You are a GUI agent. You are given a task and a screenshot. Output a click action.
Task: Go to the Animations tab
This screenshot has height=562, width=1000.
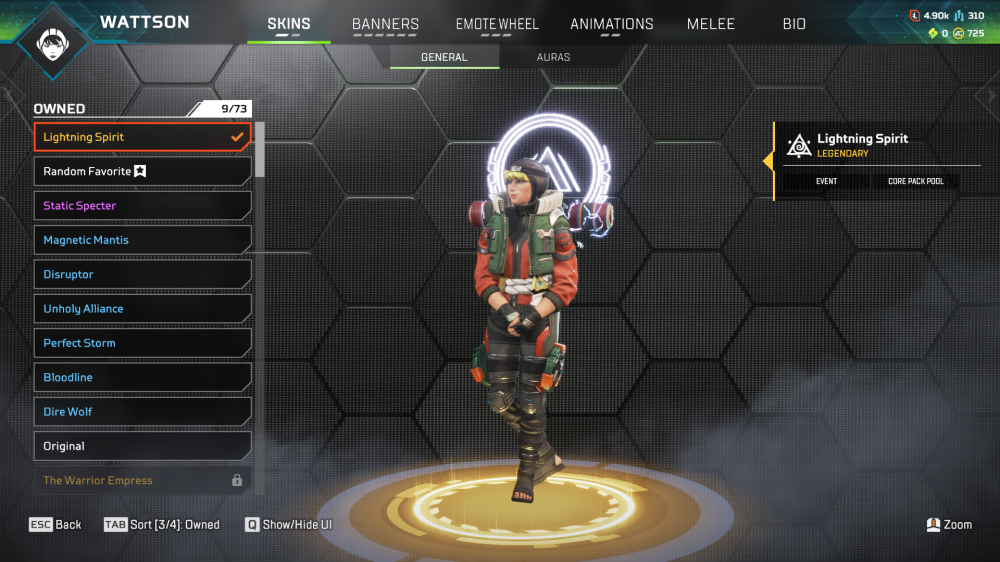tap(611, 24)
